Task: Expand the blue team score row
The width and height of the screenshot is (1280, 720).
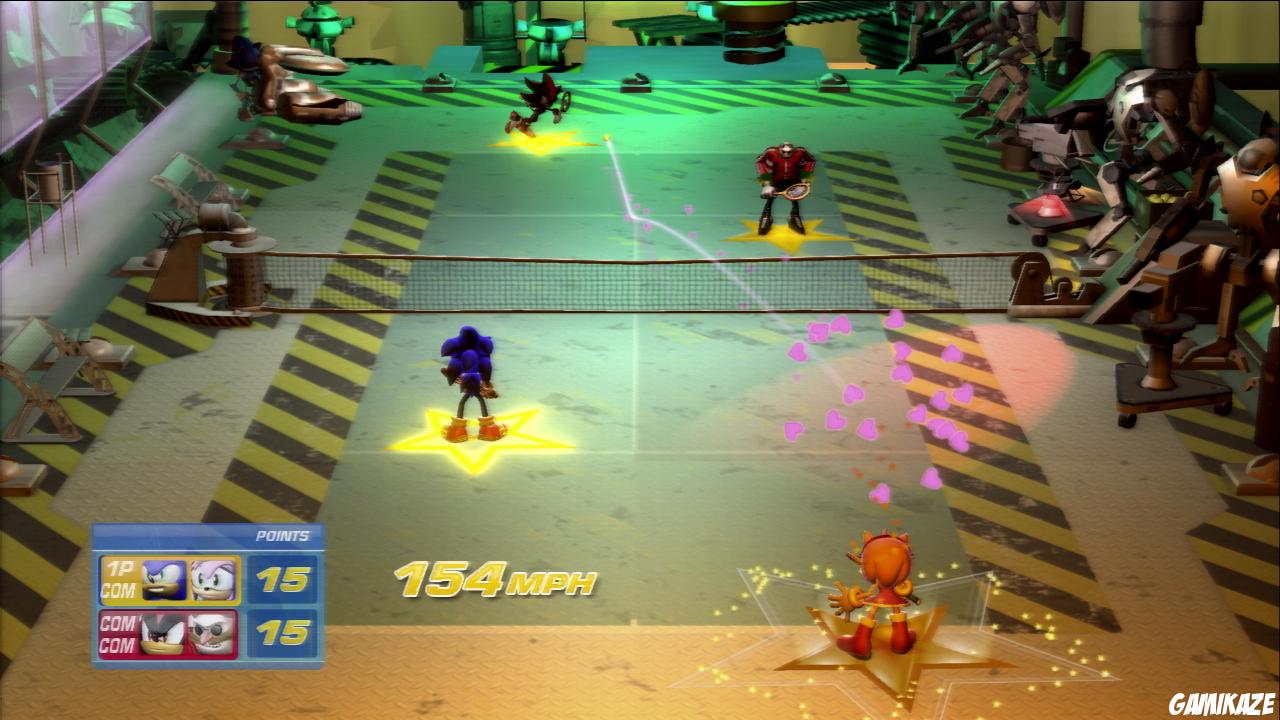Action: click(x=200, y=578)
